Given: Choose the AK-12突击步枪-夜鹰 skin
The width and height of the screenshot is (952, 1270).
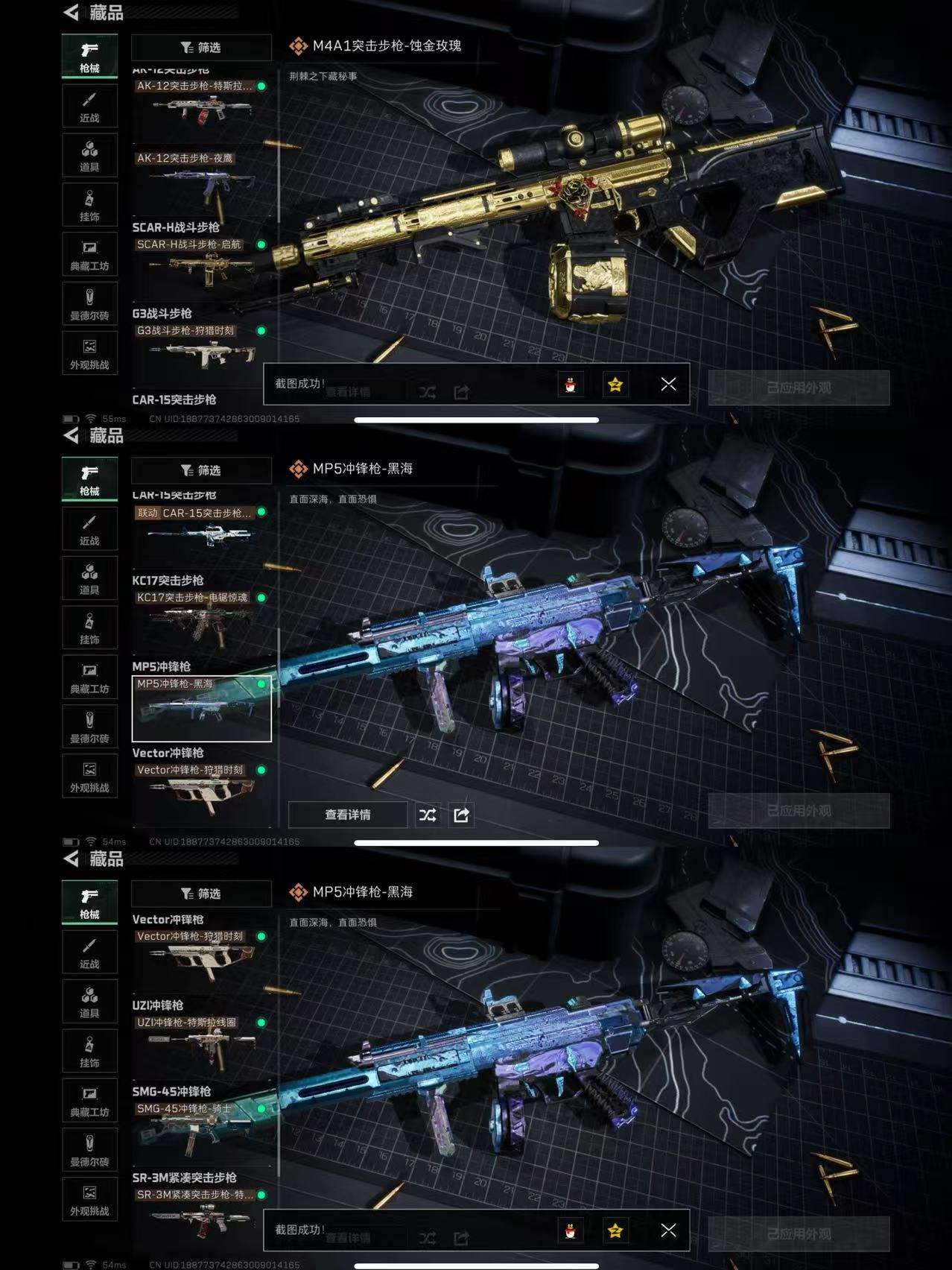Looking at the screenshot, I should (x=201, y=180).
